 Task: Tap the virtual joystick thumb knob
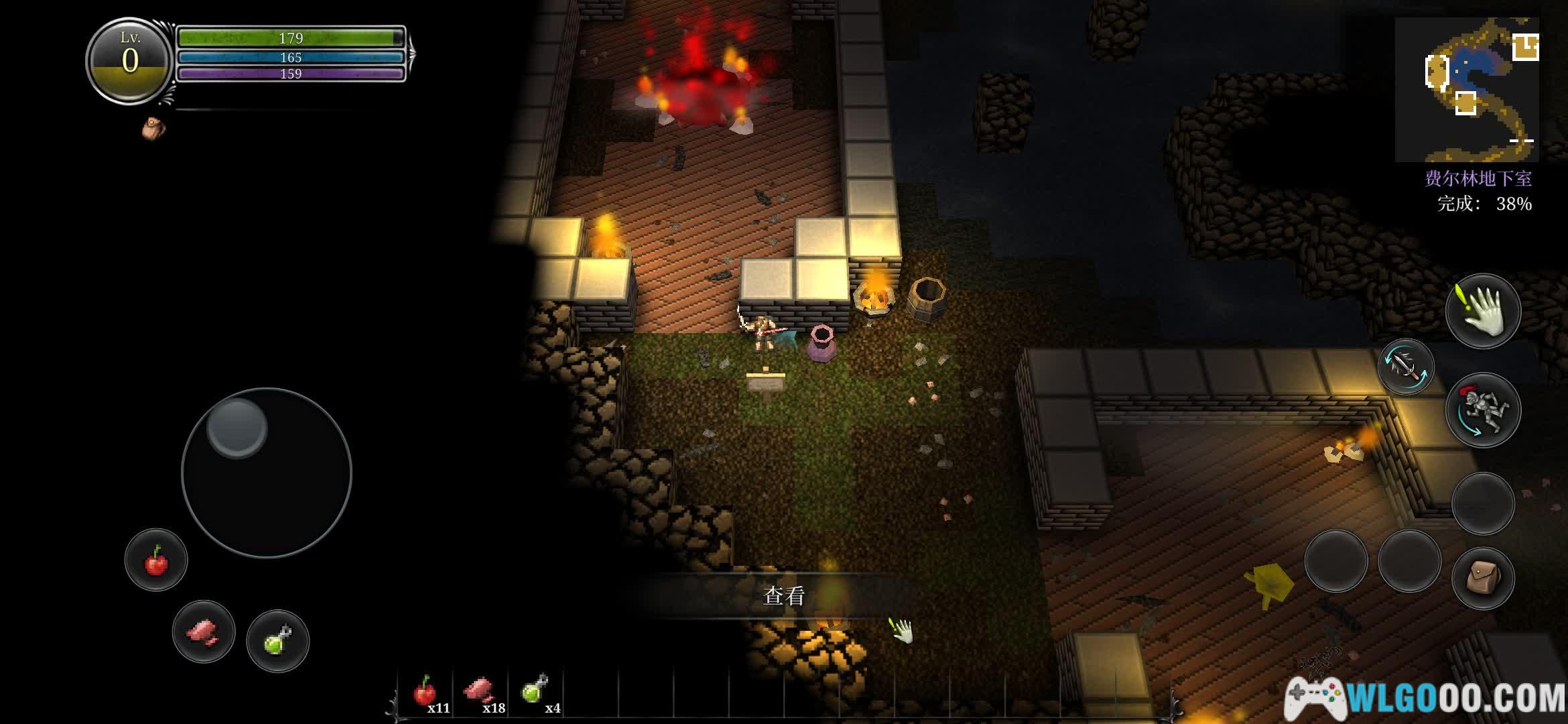(237, 427)
